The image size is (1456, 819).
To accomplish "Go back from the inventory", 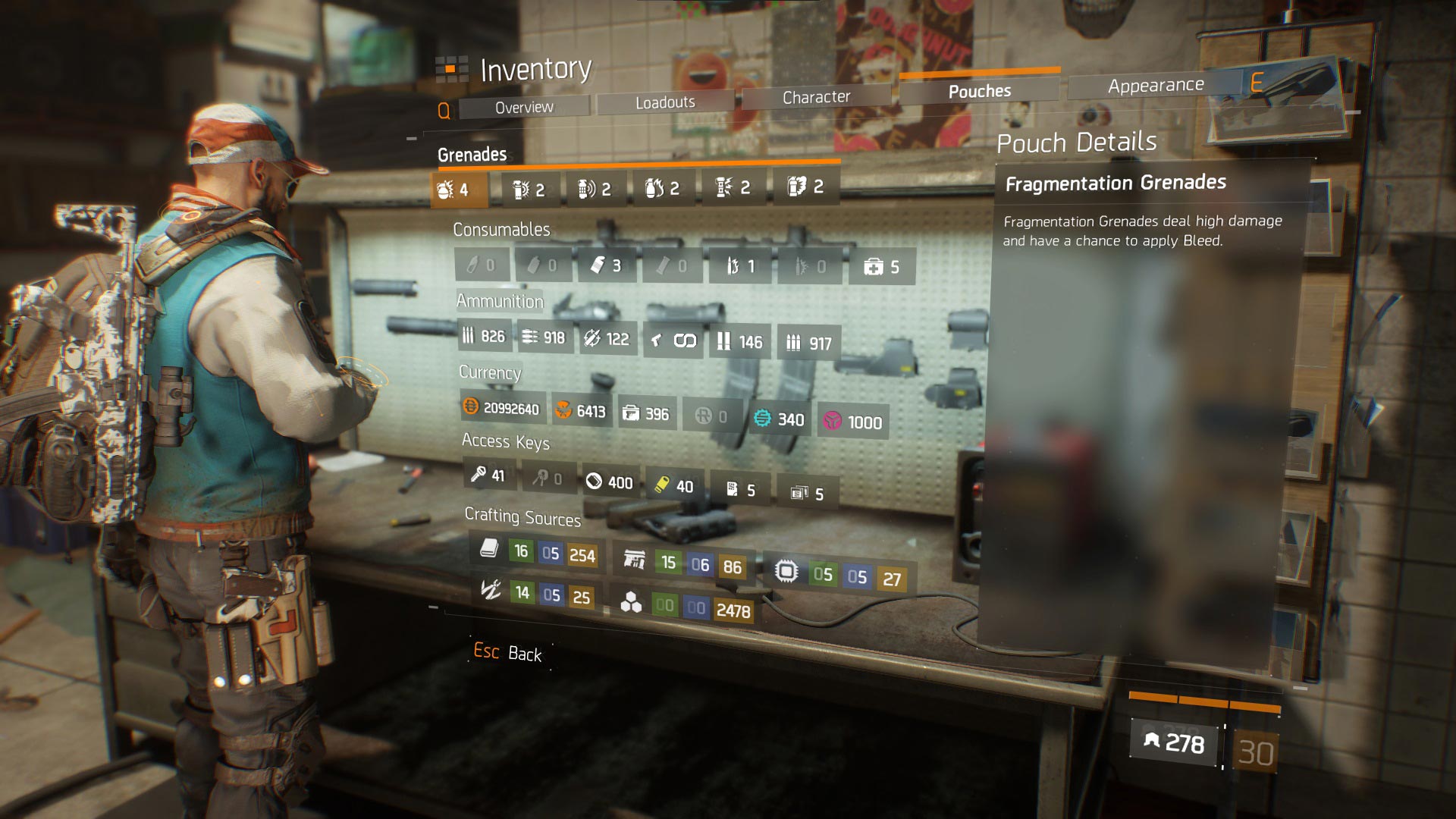I will coord(507,653).
